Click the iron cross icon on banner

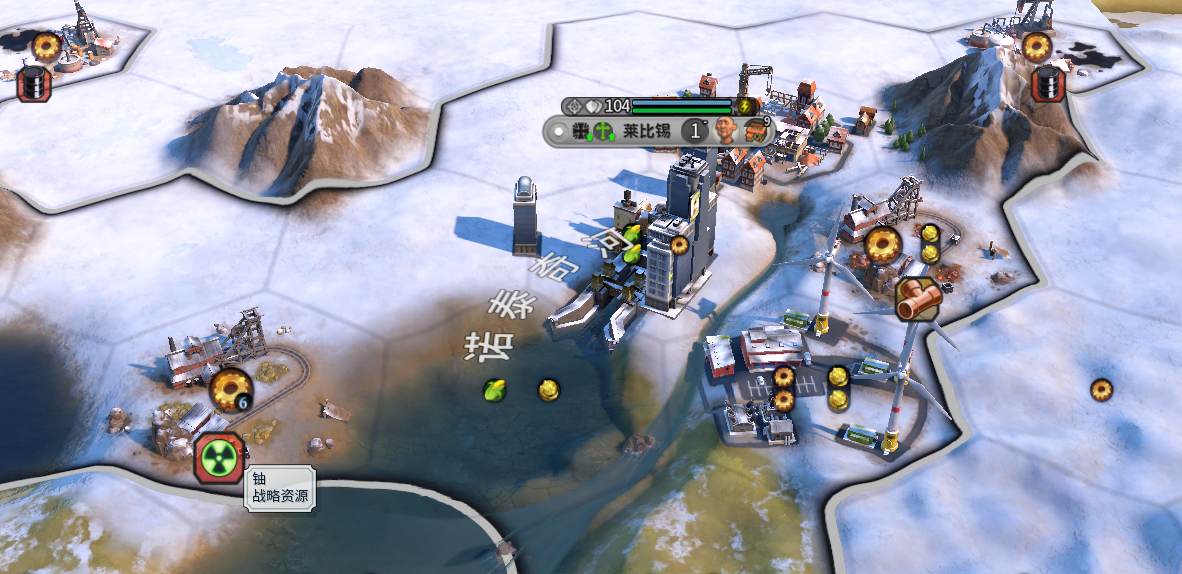pyautogui.click(x=580, y=131)
